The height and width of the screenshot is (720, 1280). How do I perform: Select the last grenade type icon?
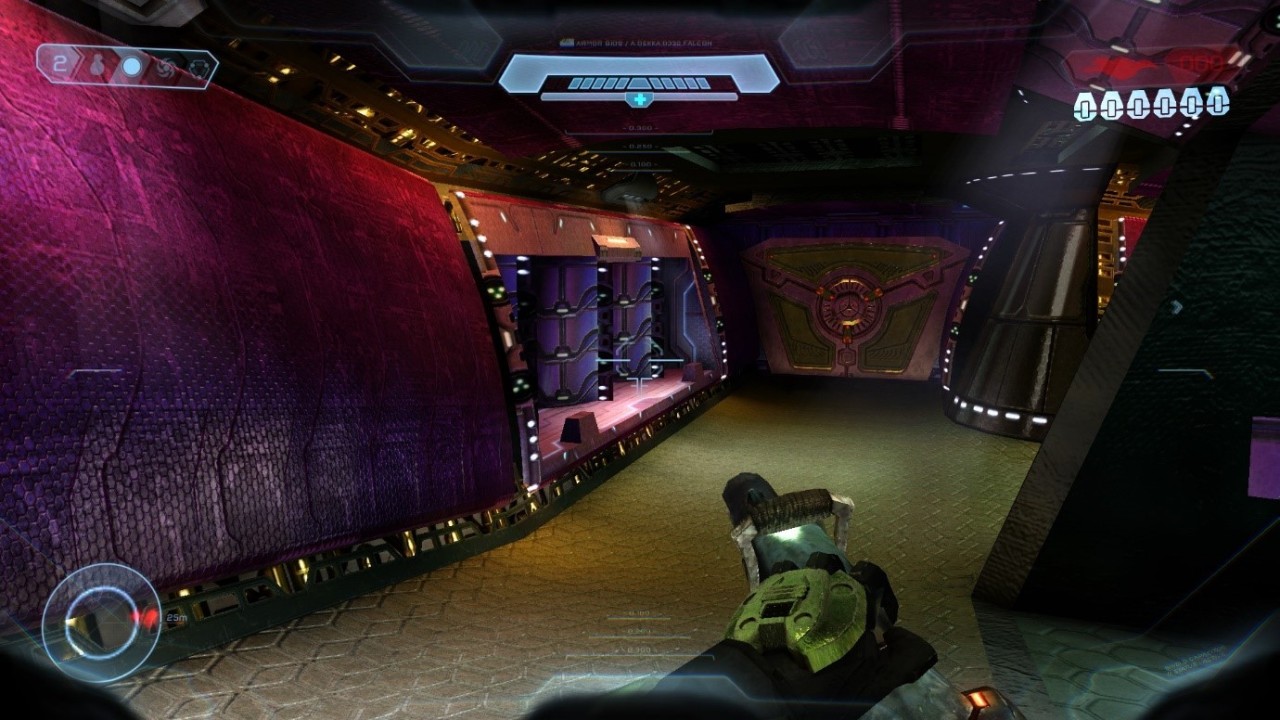click(198, 68)
